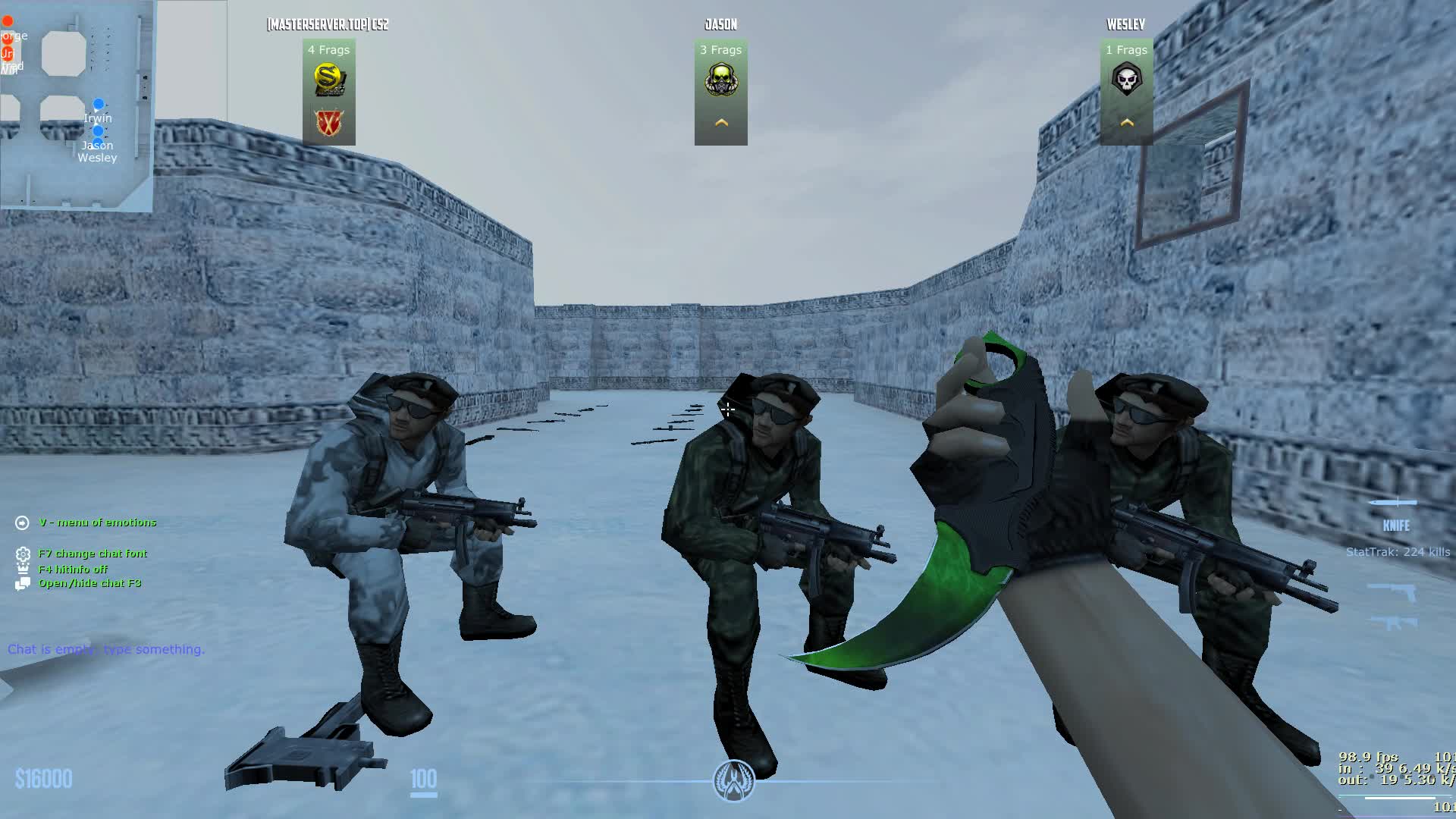This screenshot has height=819, width=1456.
Task: Expand Wesley's banner using the gold chevron
Action: pos(1127,120)
